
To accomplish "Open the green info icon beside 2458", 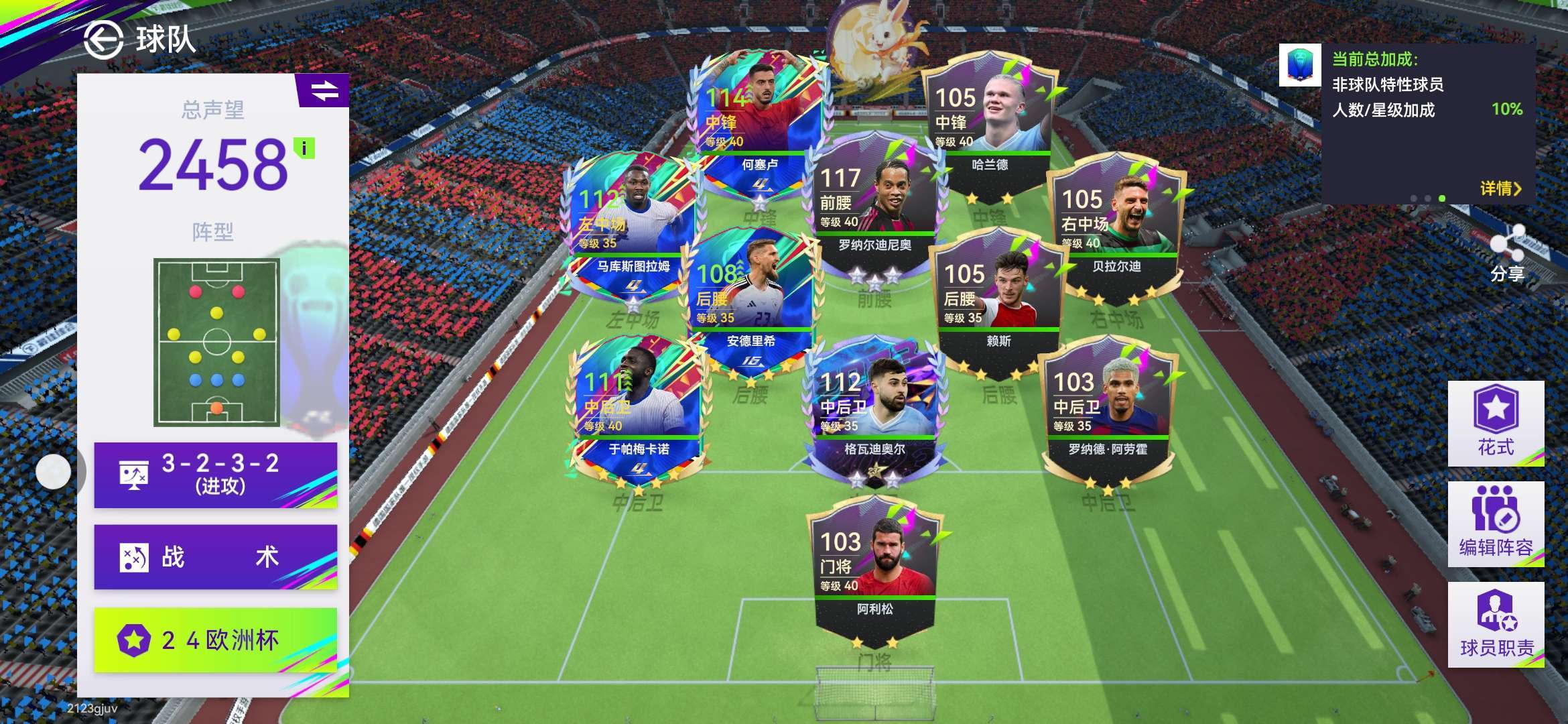I will [305, 148].
